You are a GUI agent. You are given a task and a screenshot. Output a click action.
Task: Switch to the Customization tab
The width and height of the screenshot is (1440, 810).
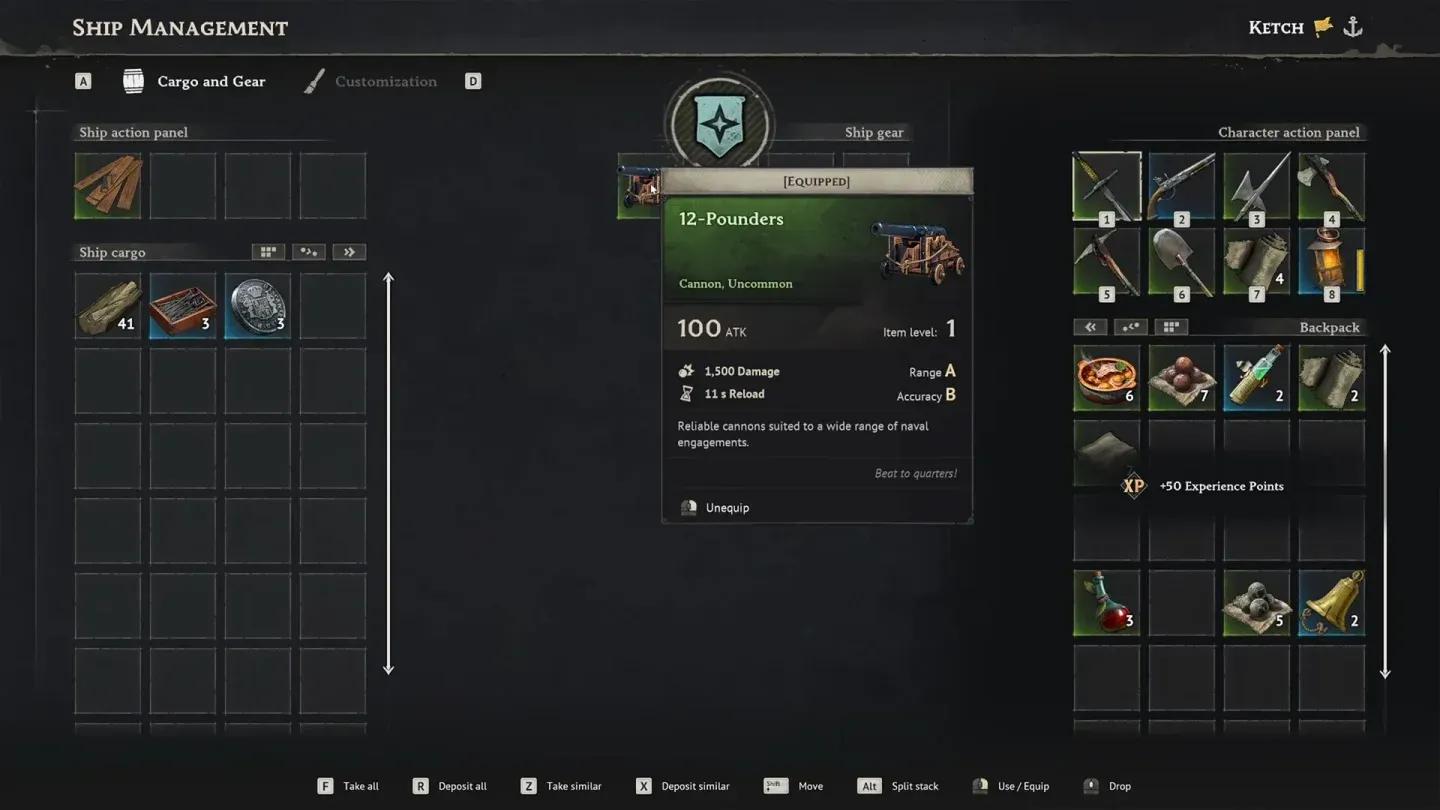click(x=386, y=81)
